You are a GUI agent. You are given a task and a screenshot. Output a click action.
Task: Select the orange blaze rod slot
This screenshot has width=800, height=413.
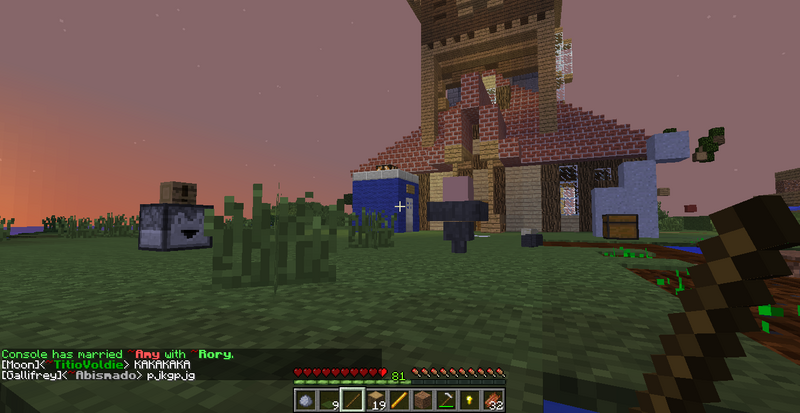coord(398,400)
